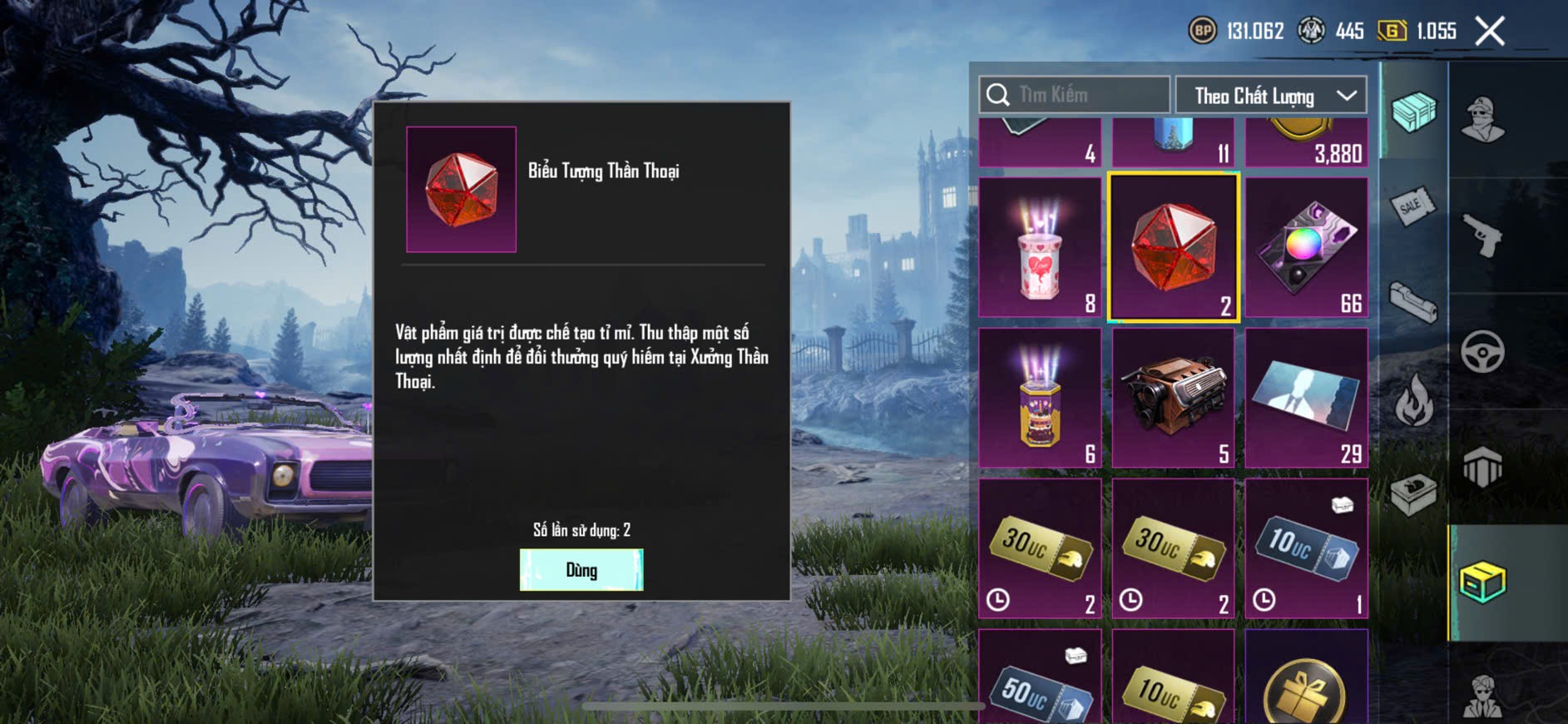Pick the engine item slot

tap(1173, 398)
